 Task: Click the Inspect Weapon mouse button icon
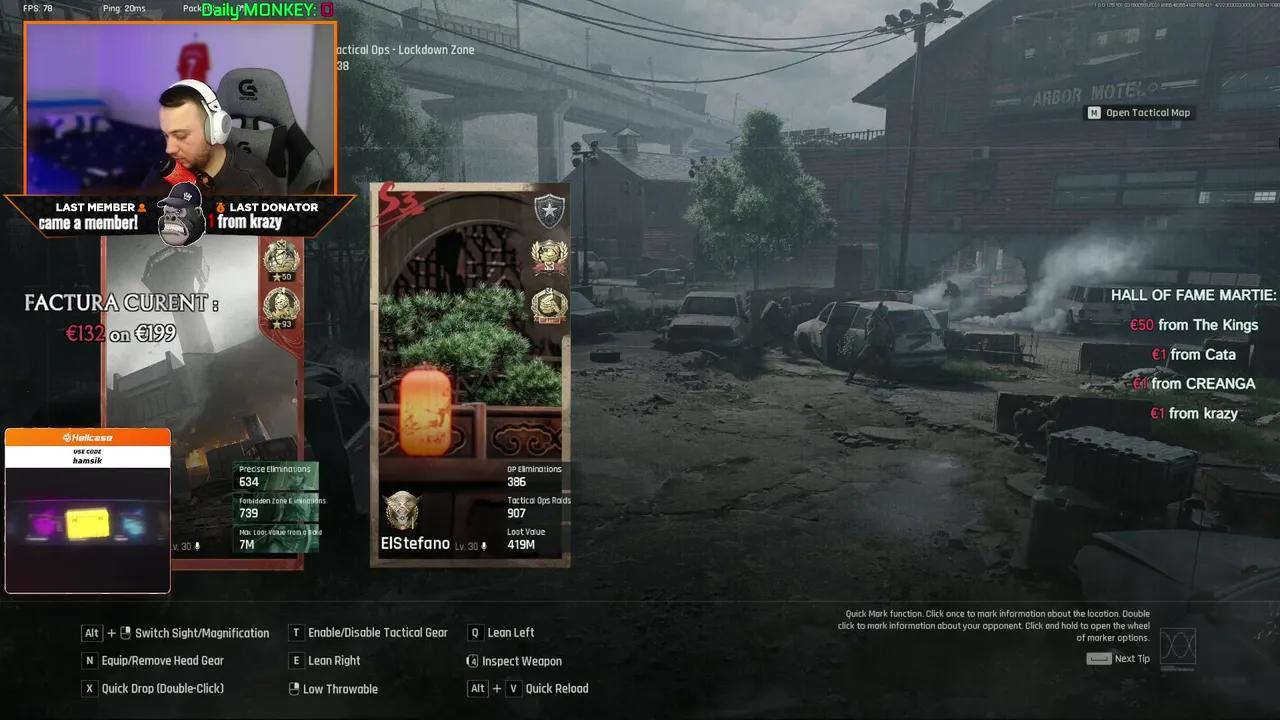pos(470,661)
